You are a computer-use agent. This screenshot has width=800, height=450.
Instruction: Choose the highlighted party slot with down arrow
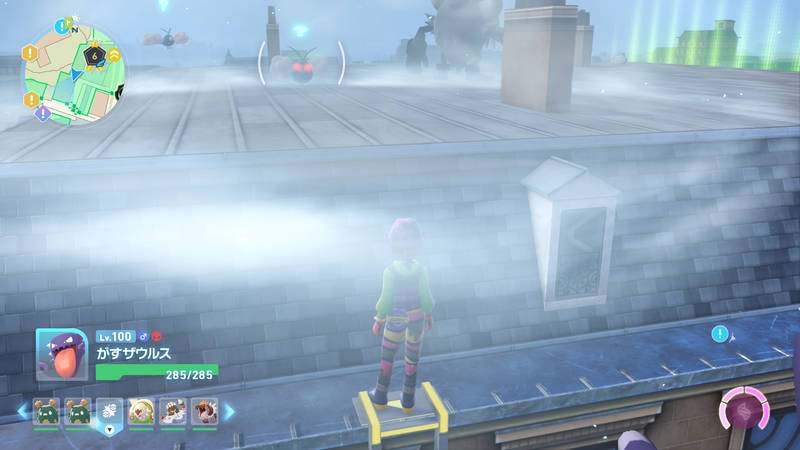pos(110,412)
